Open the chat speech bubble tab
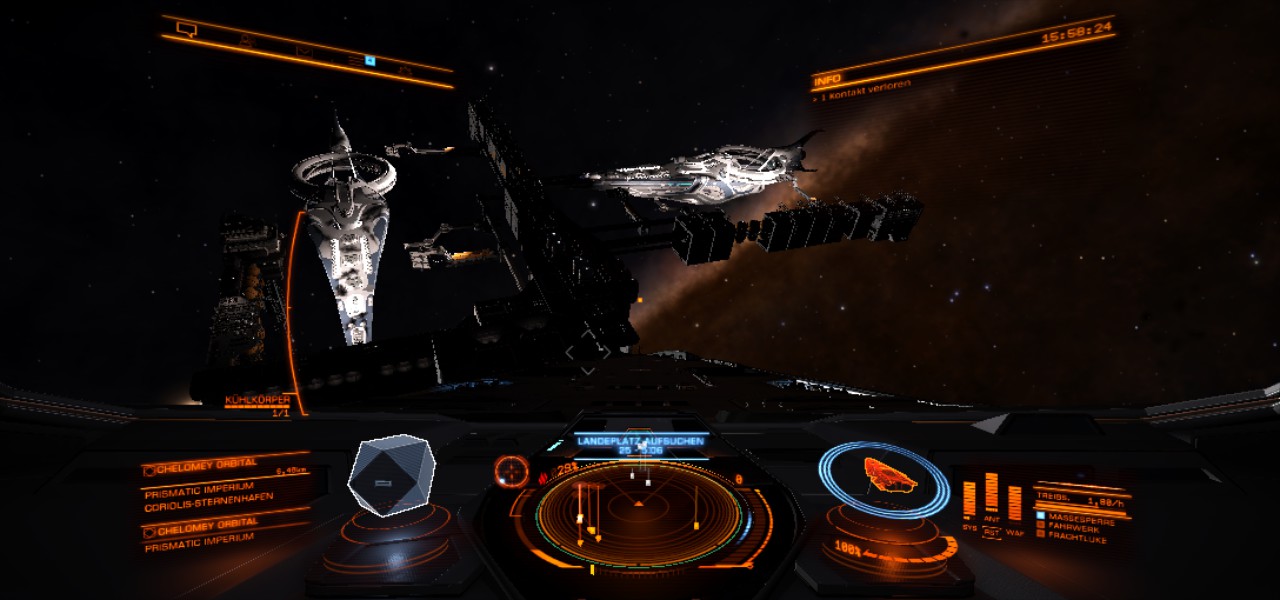This screenshot has height=600, width=1280. click(186, 29)
